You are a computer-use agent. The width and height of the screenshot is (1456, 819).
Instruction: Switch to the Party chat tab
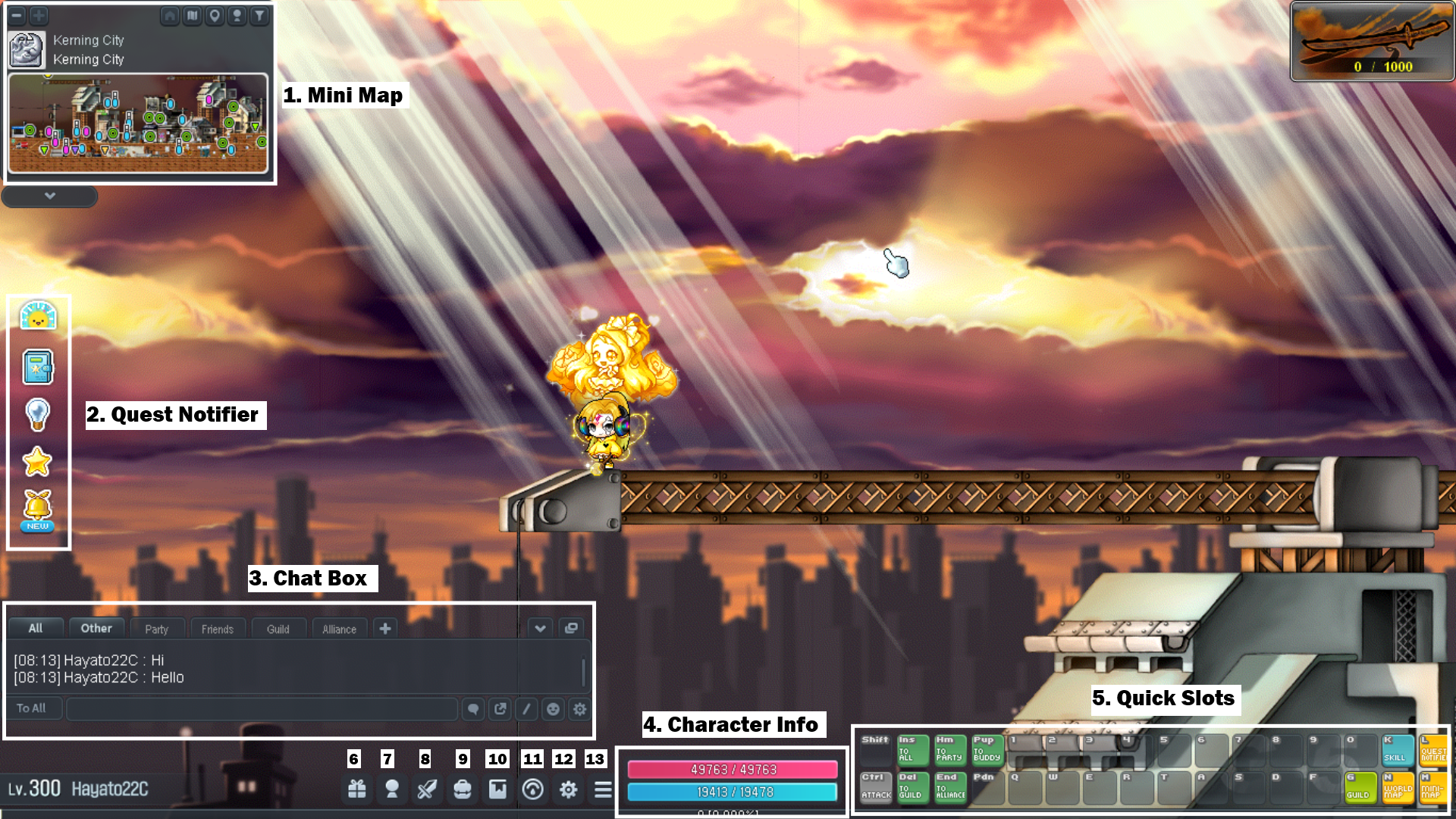tap(156, 629)
